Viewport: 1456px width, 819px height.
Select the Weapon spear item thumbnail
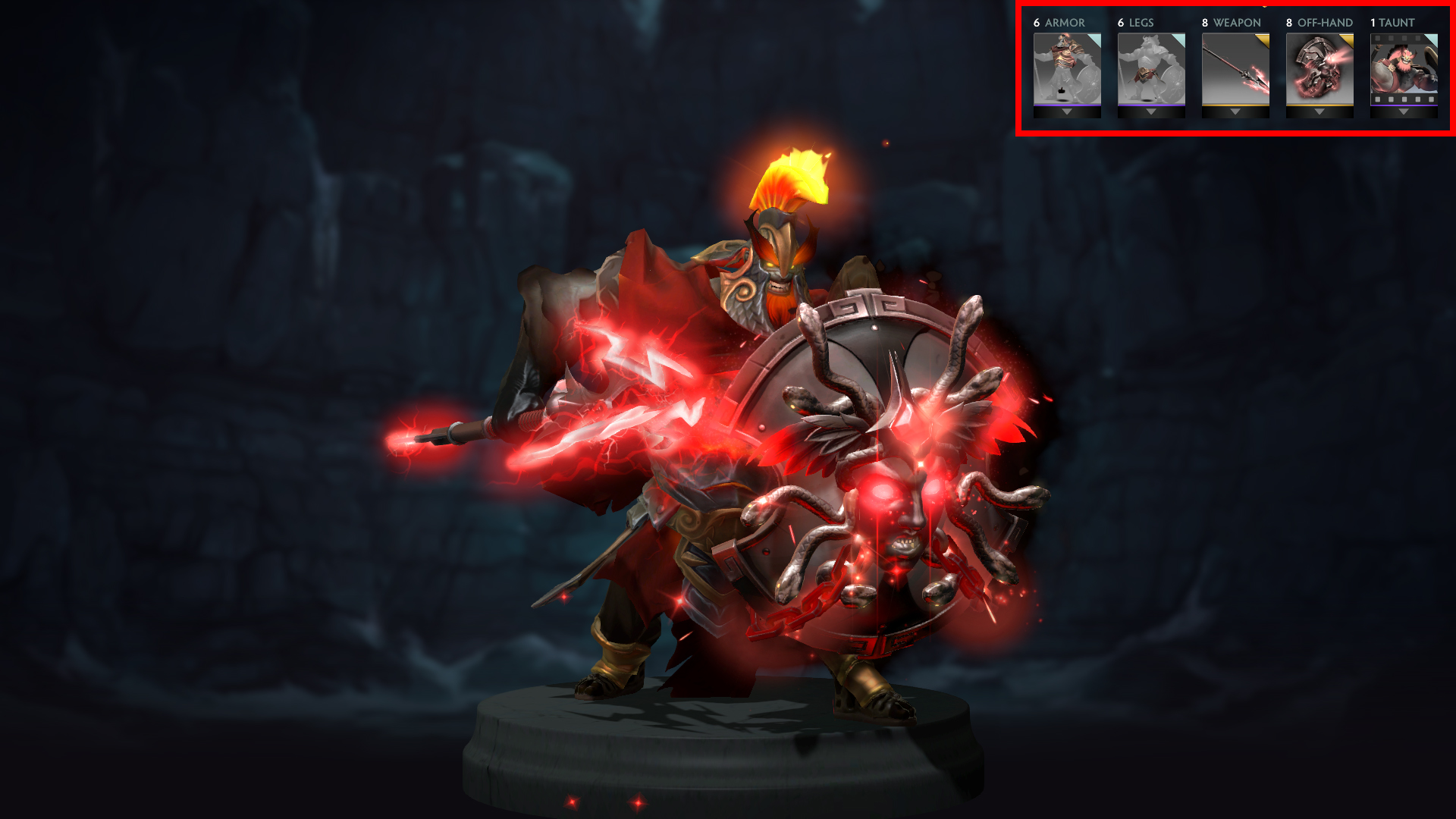1235,68
